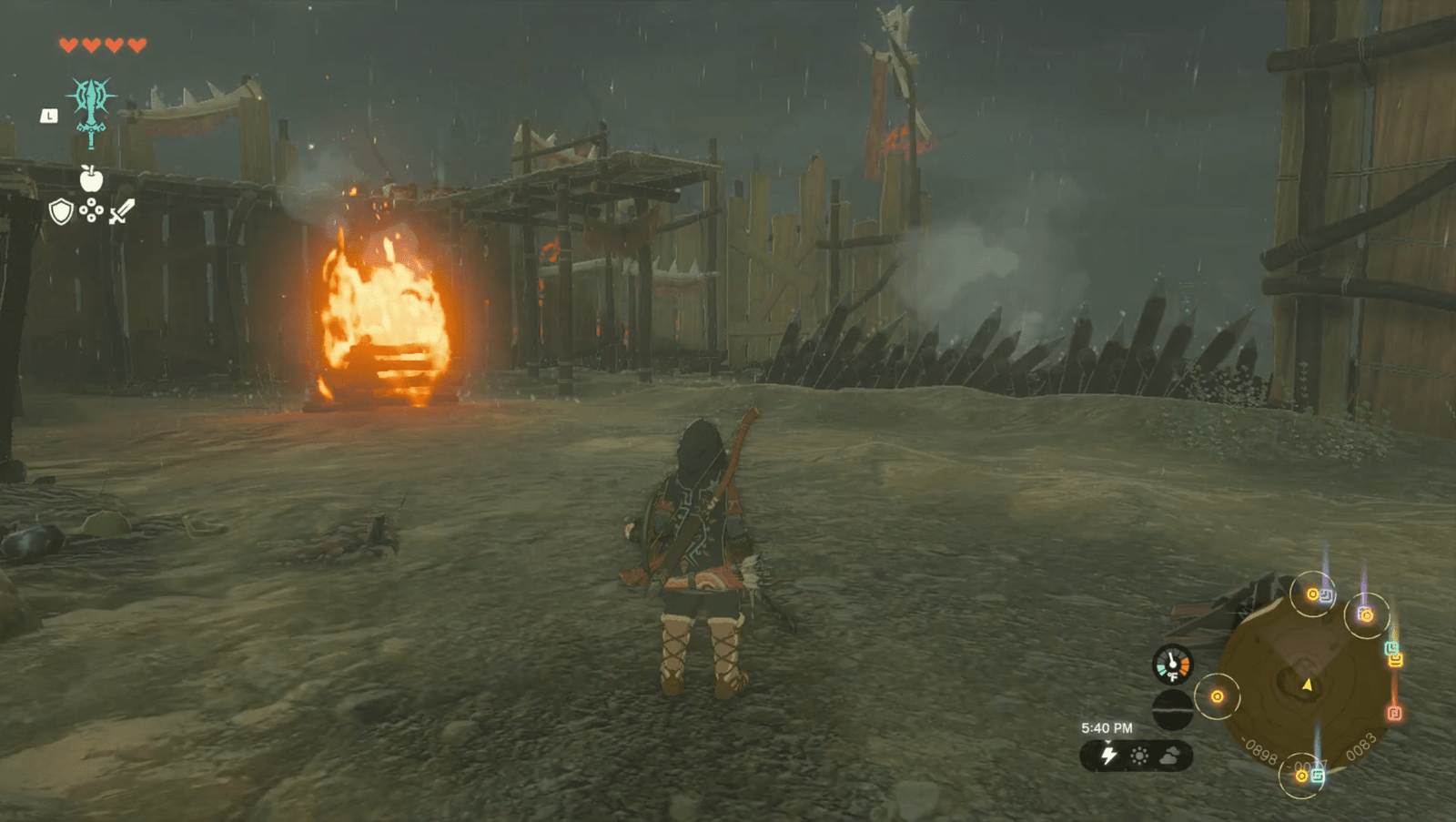
Task: Select the red pin on the minimap edge
Action: (x=1393, y=713)
